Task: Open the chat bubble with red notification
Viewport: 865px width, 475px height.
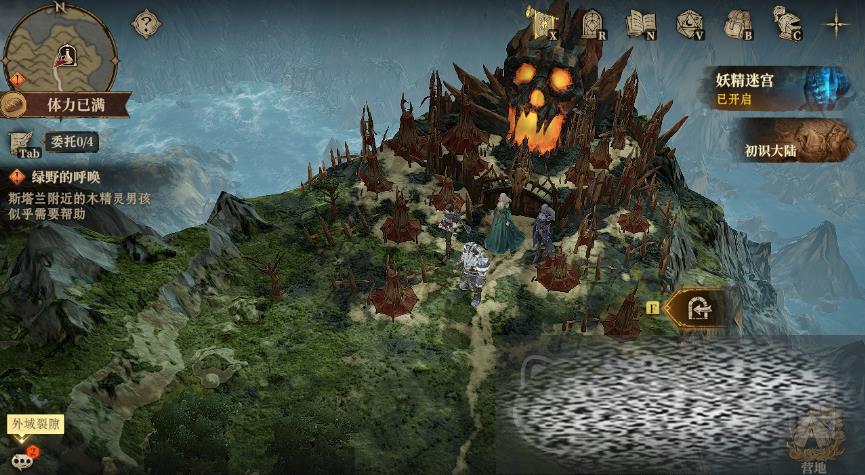Action: [x=22, y=458]
